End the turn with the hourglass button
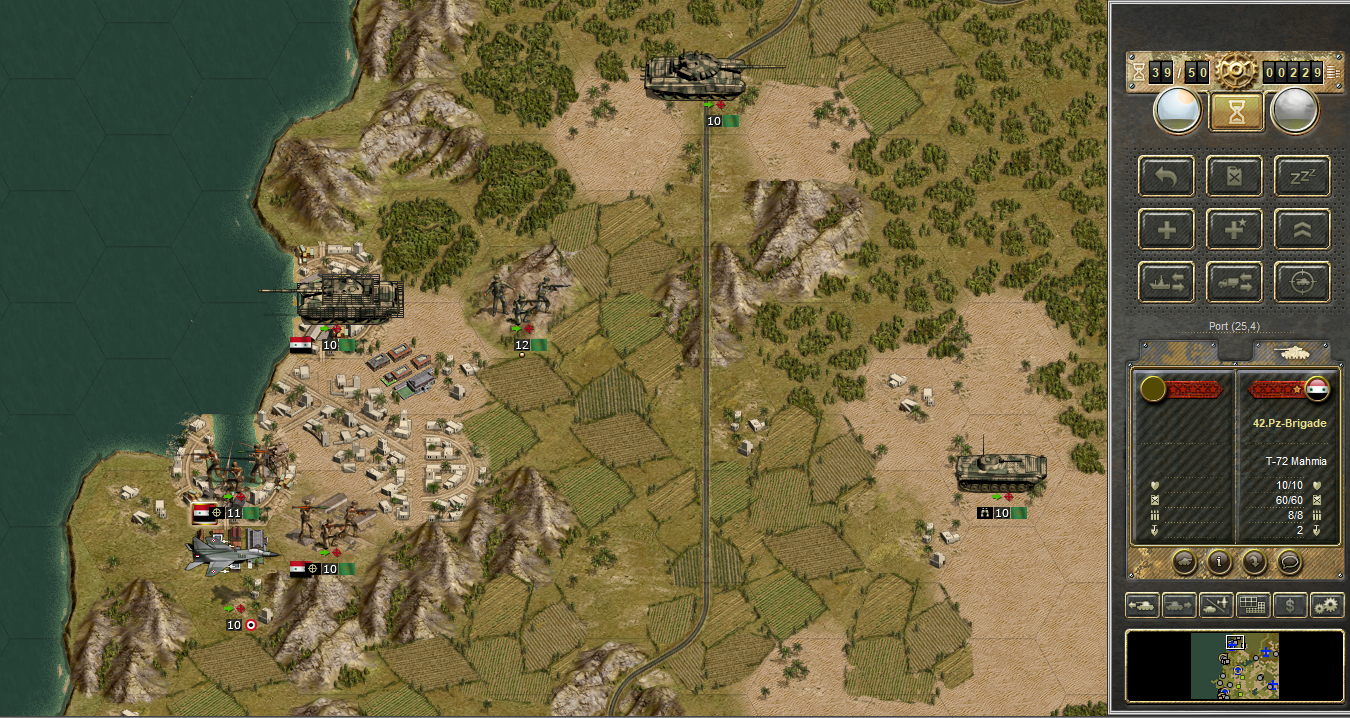Image resolution: width=1350 pixels, height=718 pixels. [1236, 111]
